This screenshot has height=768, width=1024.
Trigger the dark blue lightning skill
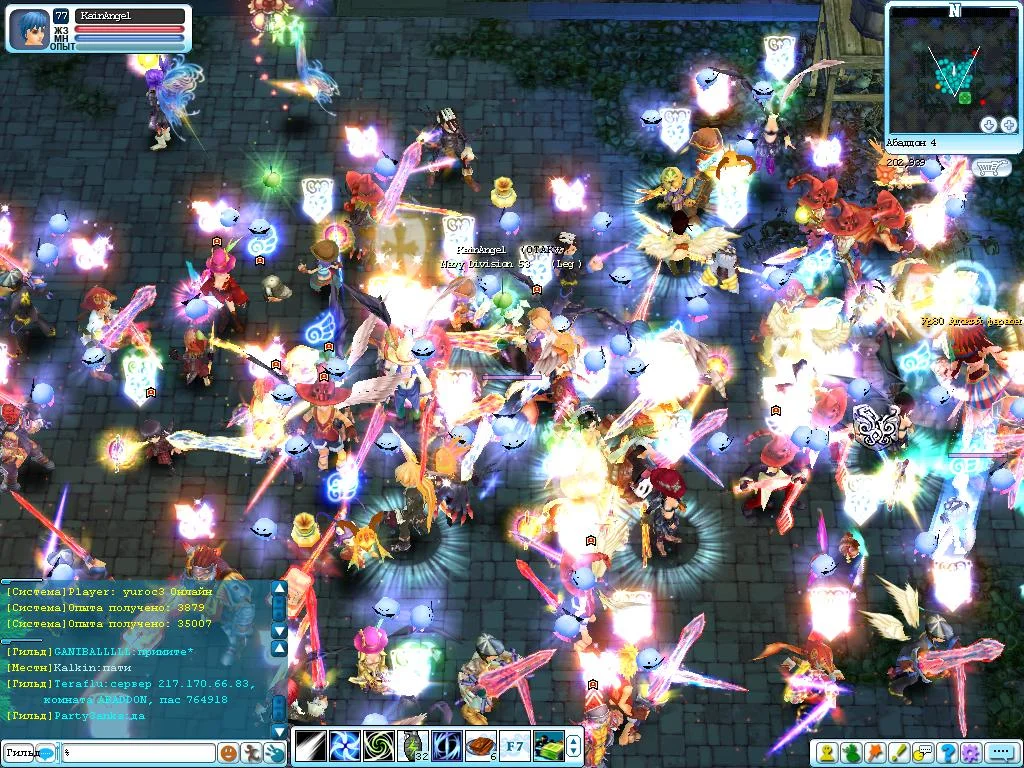tap(446, 746)
